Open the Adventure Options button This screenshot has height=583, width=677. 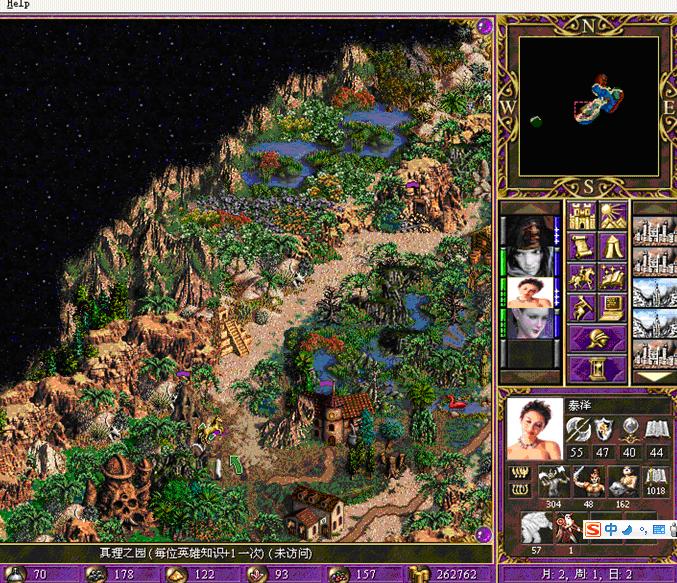(582, 308)
